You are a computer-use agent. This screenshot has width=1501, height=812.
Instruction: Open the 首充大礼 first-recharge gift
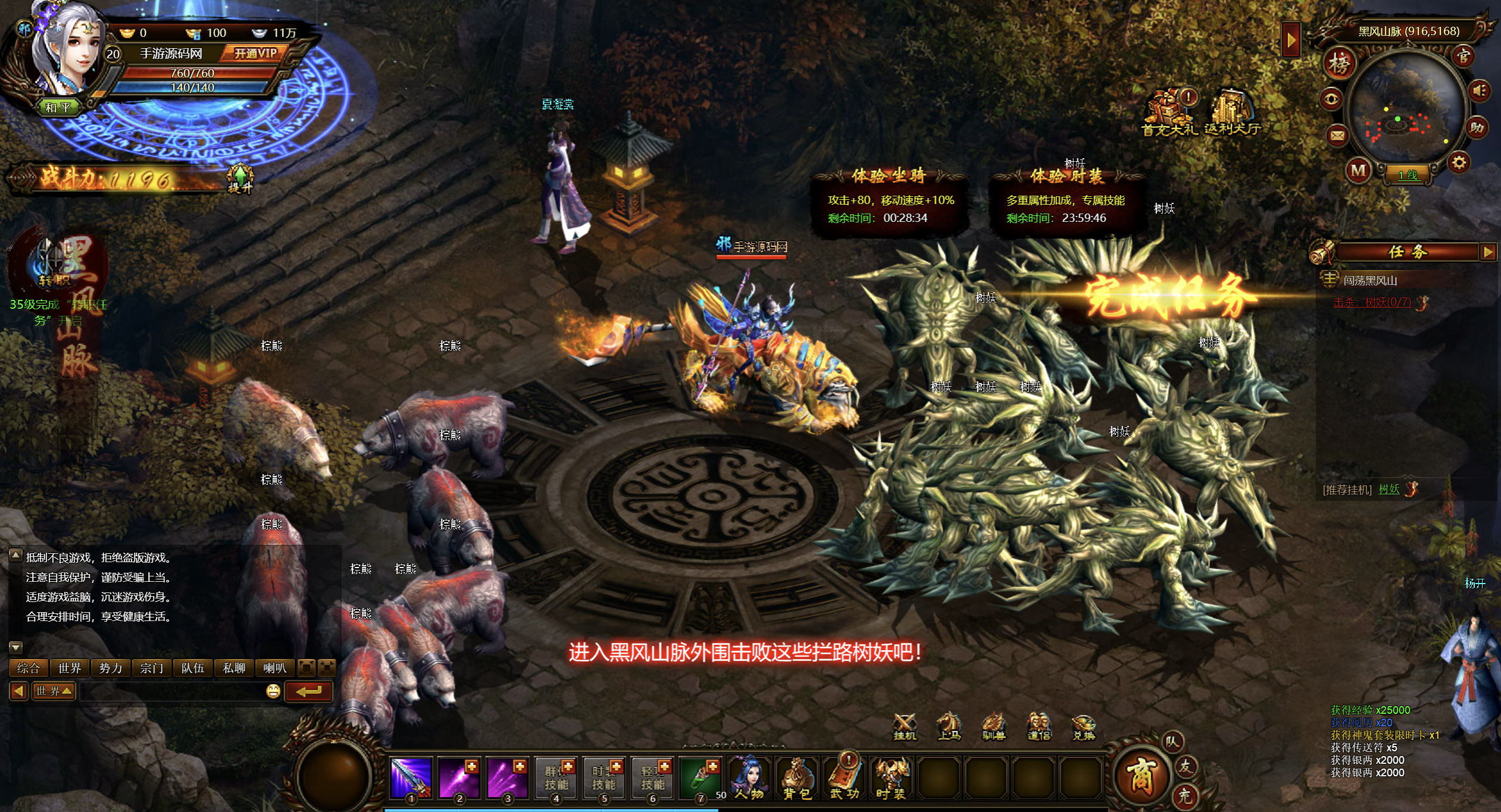[1168, 113]
